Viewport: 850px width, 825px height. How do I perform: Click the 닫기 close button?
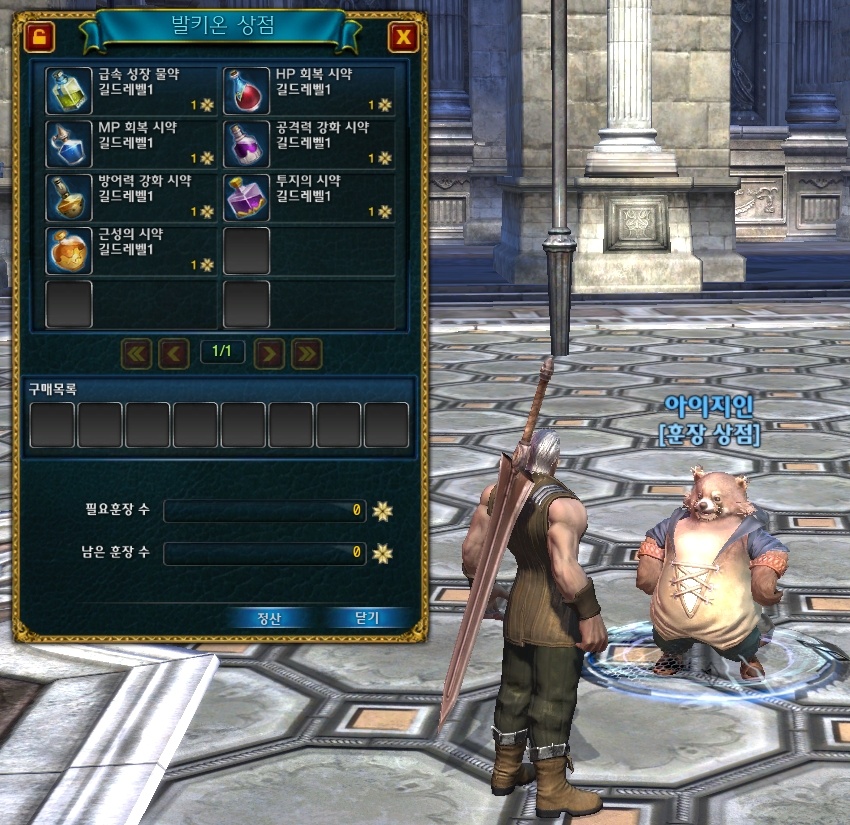pyautogui.click(x=367, y=618)
